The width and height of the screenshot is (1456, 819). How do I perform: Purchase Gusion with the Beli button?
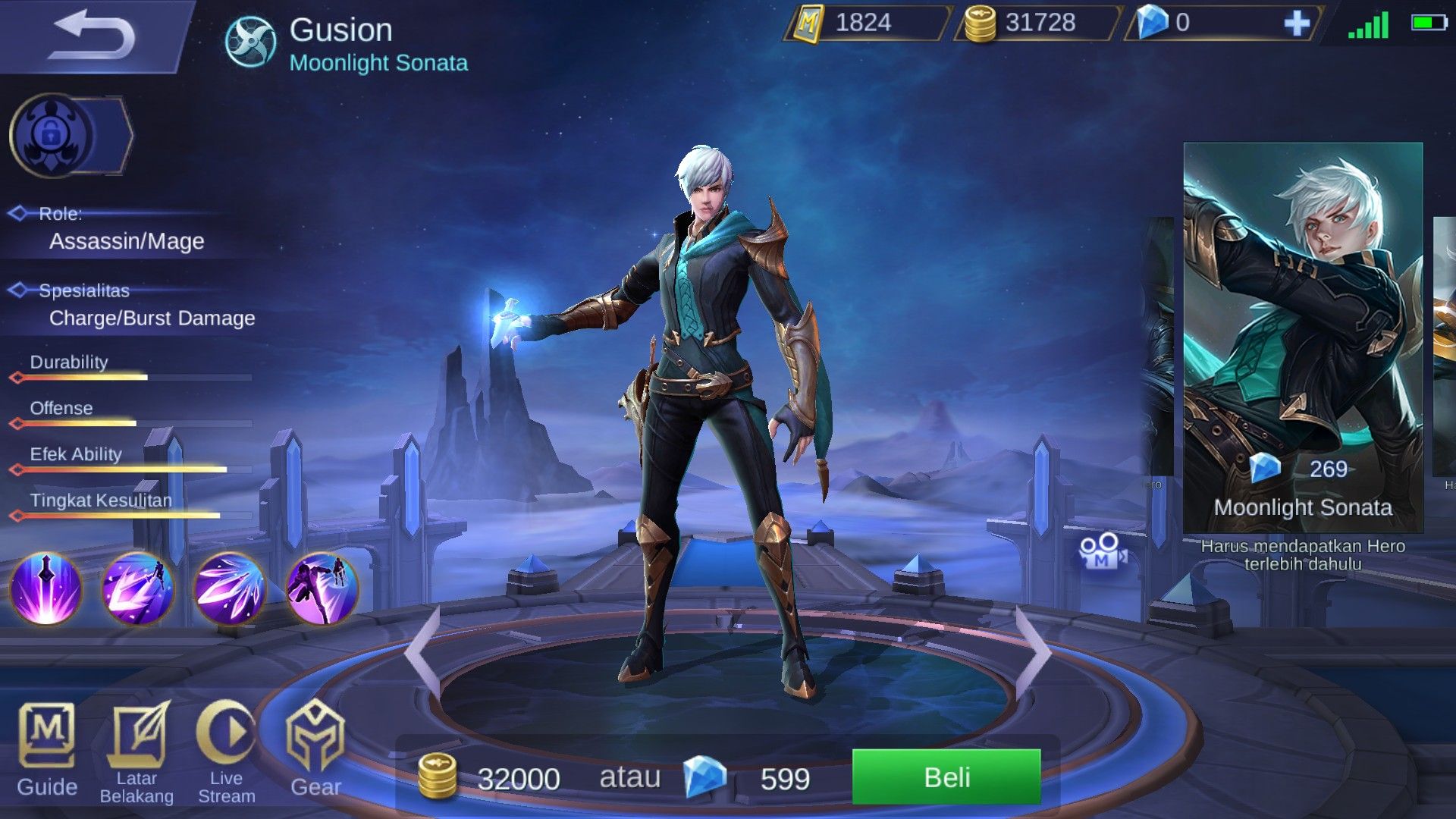point(948,777)
